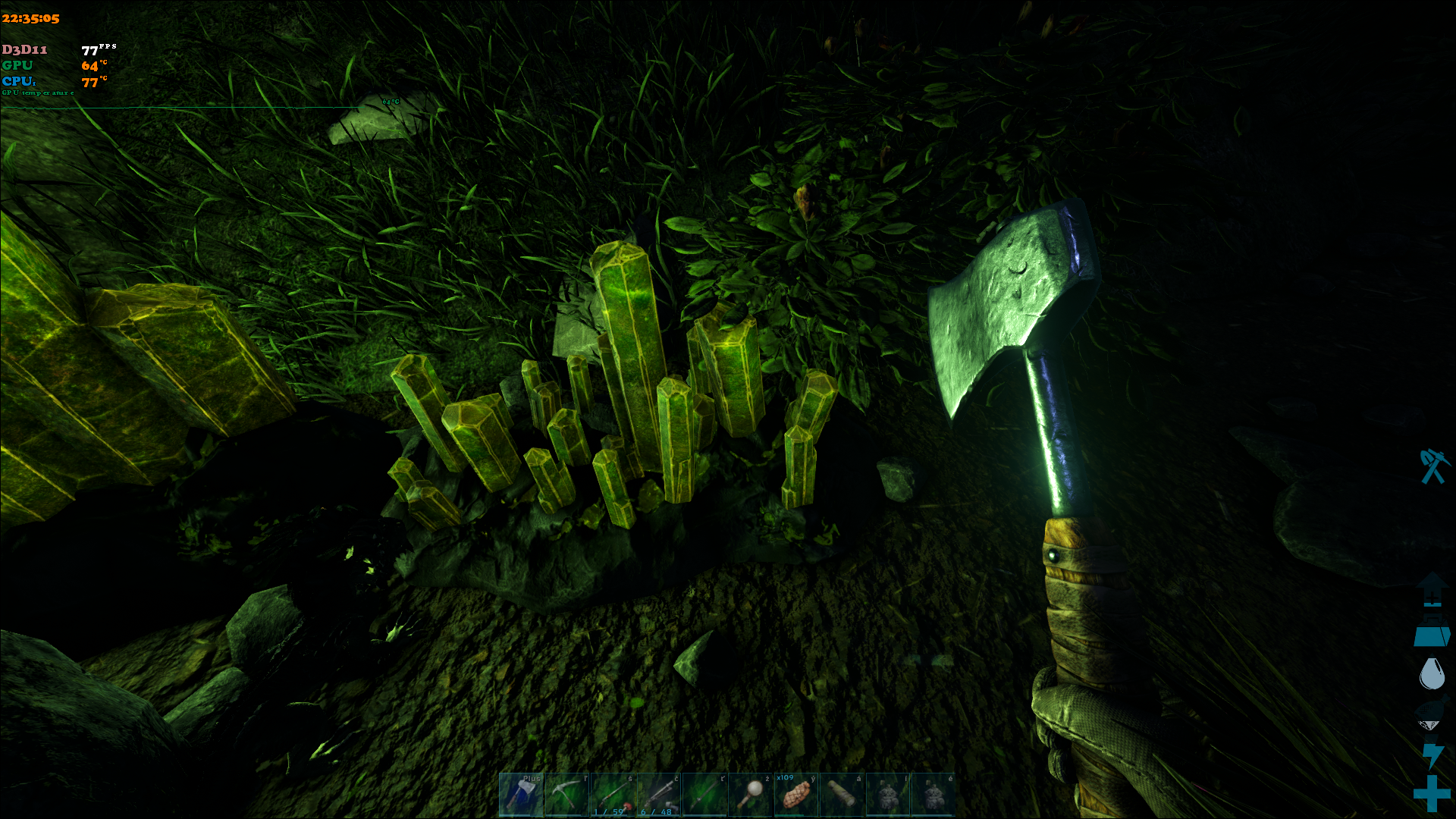Use the x109 stacked item slot
This screenshot has height=819, width=1456.
(795, 794)
